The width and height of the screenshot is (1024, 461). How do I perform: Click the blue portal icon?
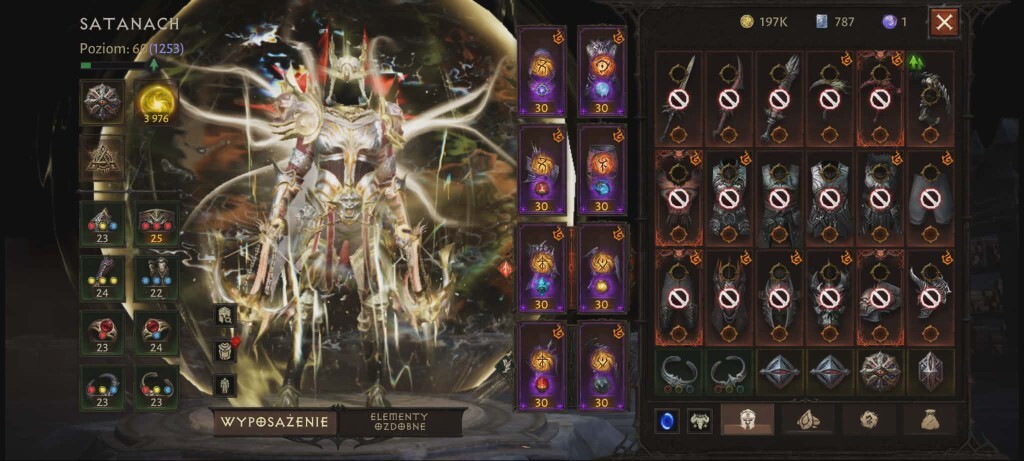(x=666, y=421)
